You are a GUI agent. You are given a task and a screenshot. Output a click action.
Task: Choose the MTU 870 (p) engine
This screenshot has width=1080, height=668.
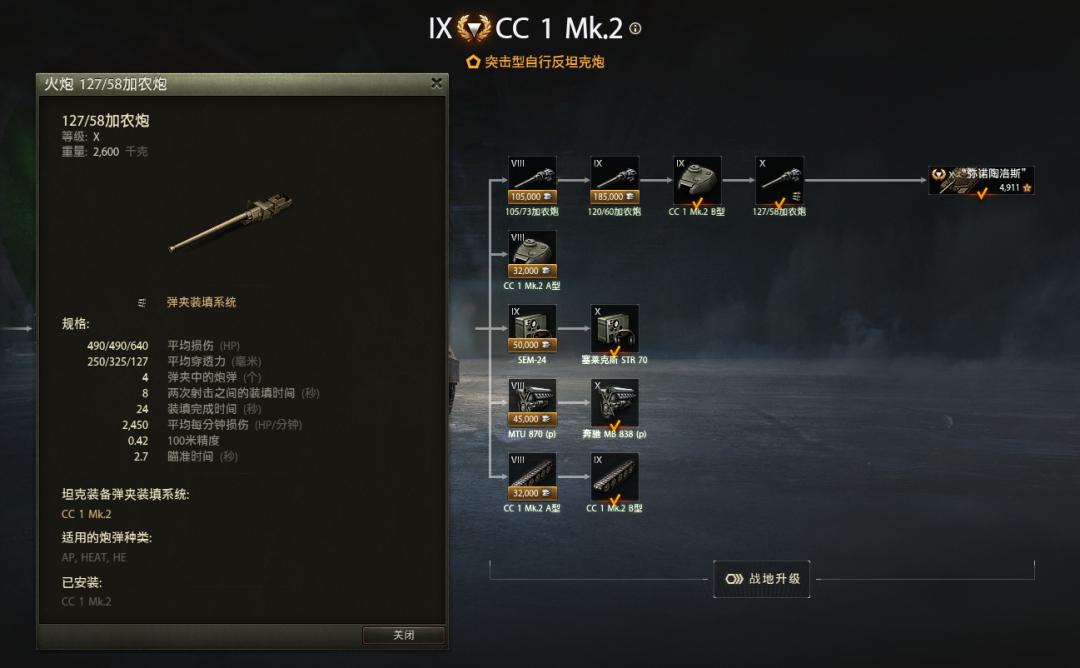(x=532, y=403)
